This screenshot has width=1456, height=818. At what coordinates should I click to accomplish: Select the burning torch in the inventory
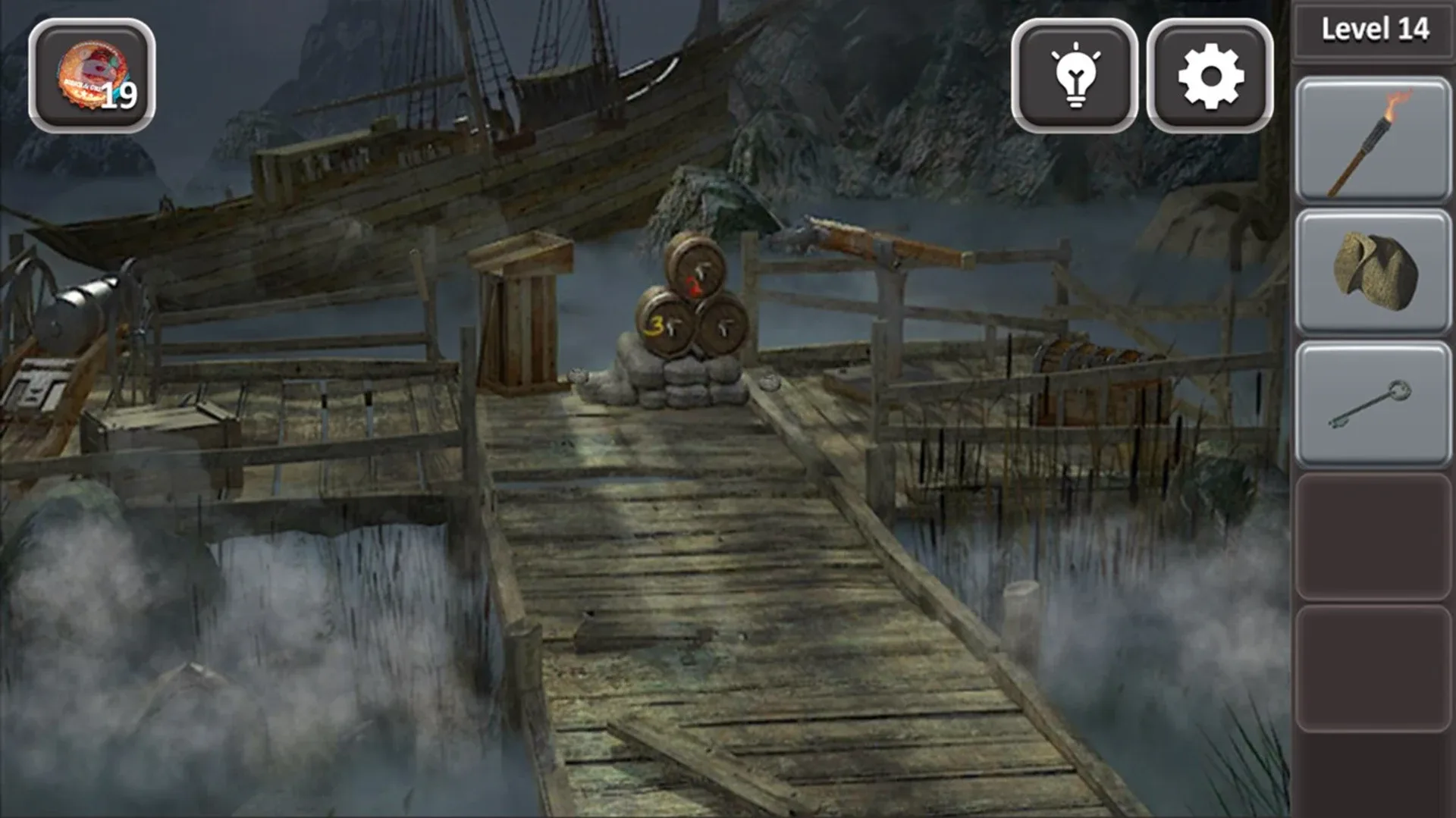1373,140
